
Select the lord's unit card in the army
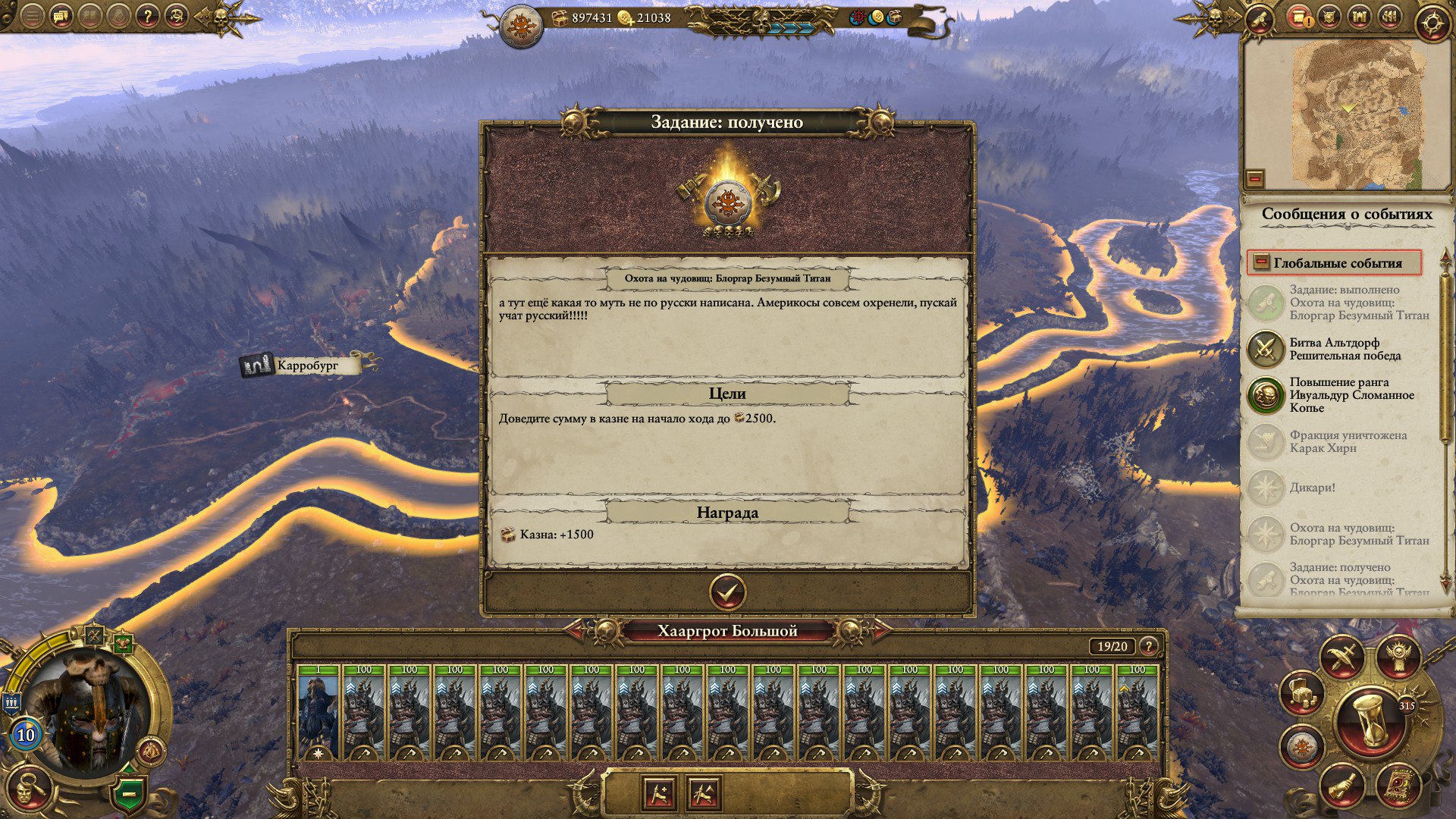pos(318,713)
